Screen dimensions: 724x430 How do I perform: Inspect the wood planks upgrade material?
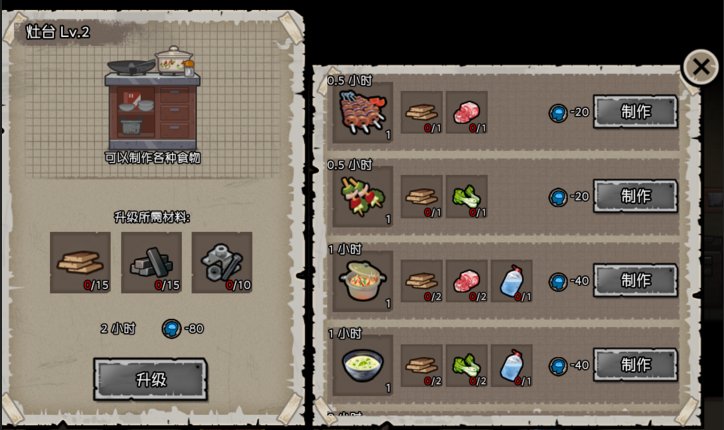click(80, 262)
